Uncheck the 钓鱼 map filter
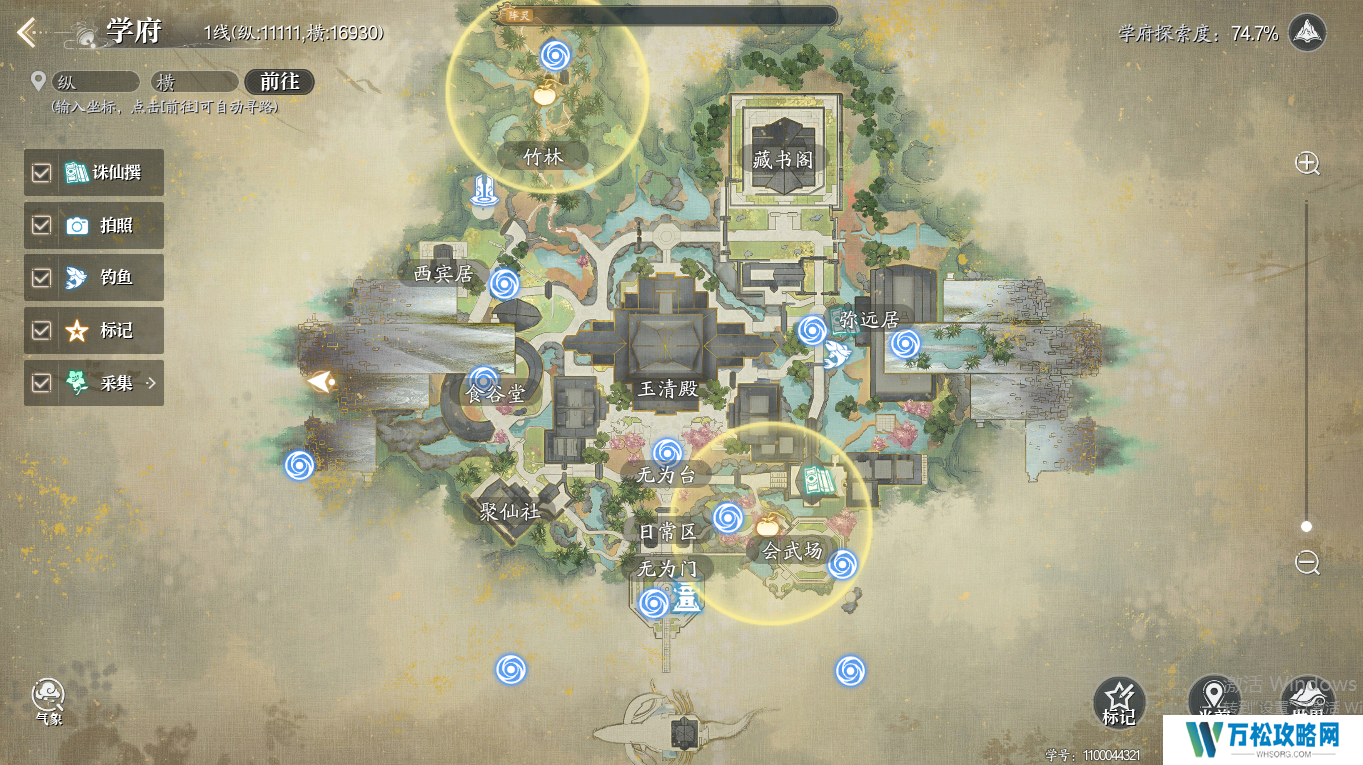The image size is (1363, 765). tap(41, 278)
